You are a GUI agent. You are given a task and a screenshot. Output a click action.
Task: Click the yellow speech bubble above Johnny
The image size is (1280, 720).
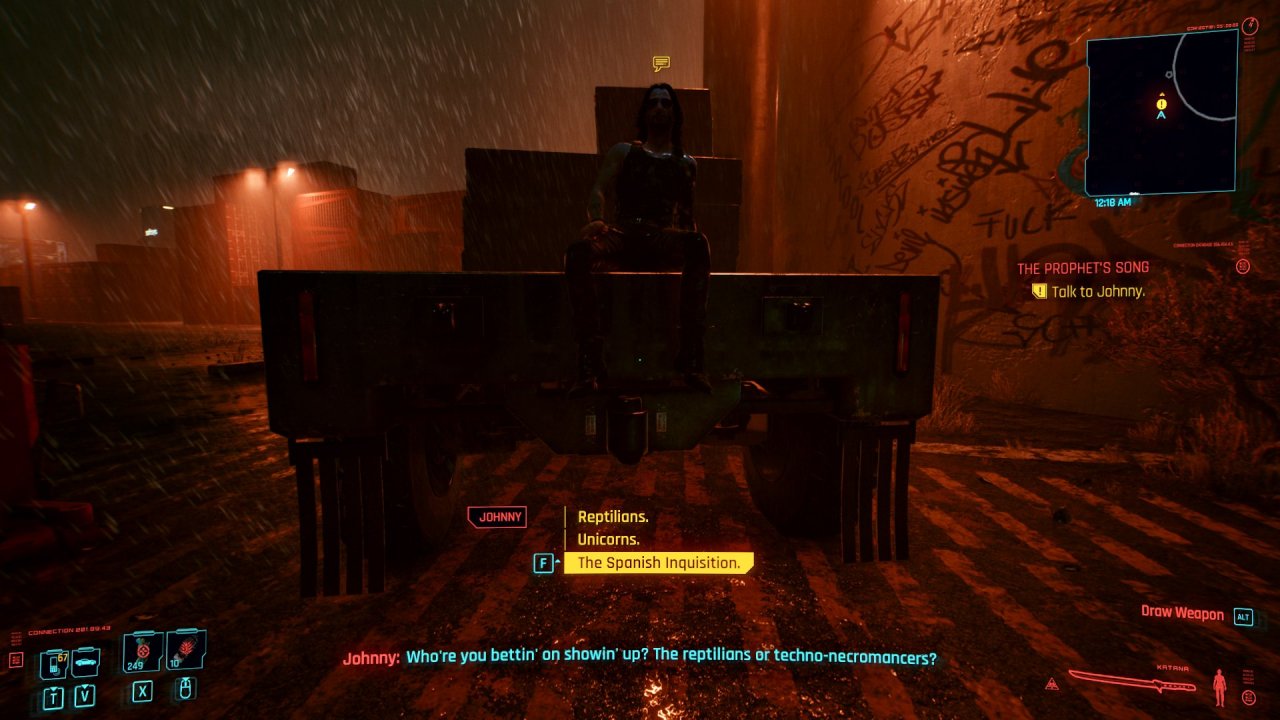click(661, 64)
